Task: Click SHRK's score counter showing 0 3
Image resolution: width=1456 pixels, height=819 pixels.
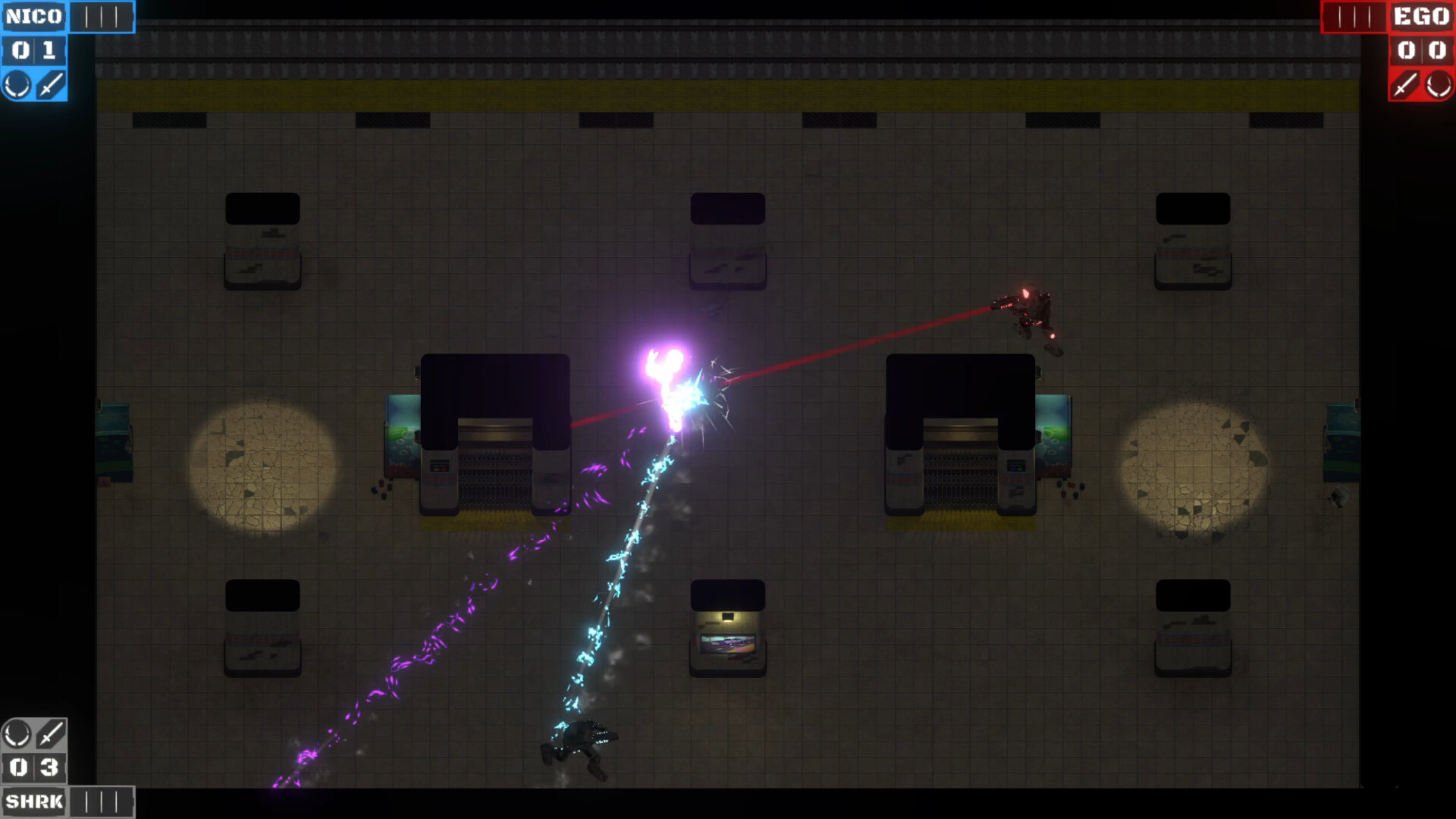Action: click(x=34, y=767)
